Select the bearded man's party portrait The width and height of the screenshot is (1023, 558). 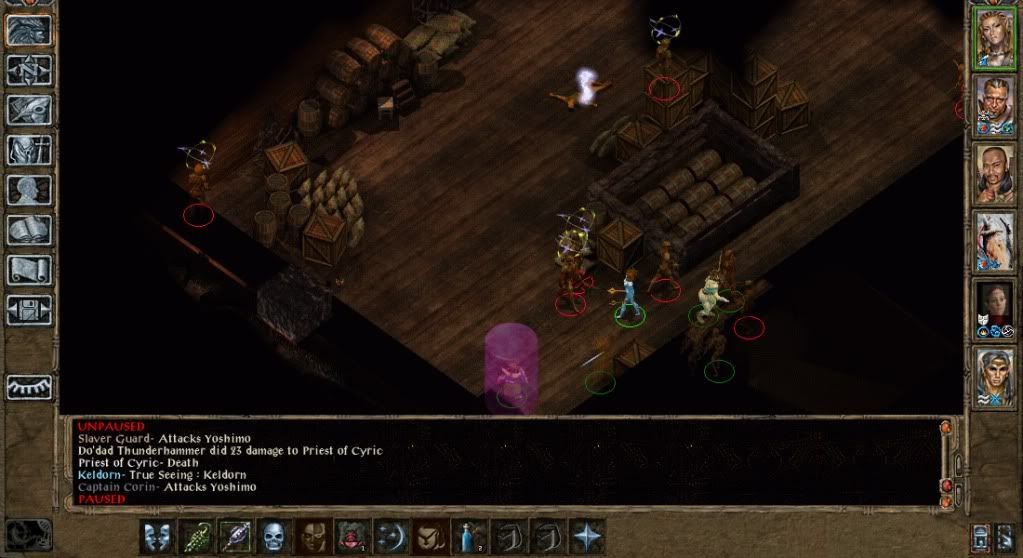pyautogui.click(x=996, y=104)
